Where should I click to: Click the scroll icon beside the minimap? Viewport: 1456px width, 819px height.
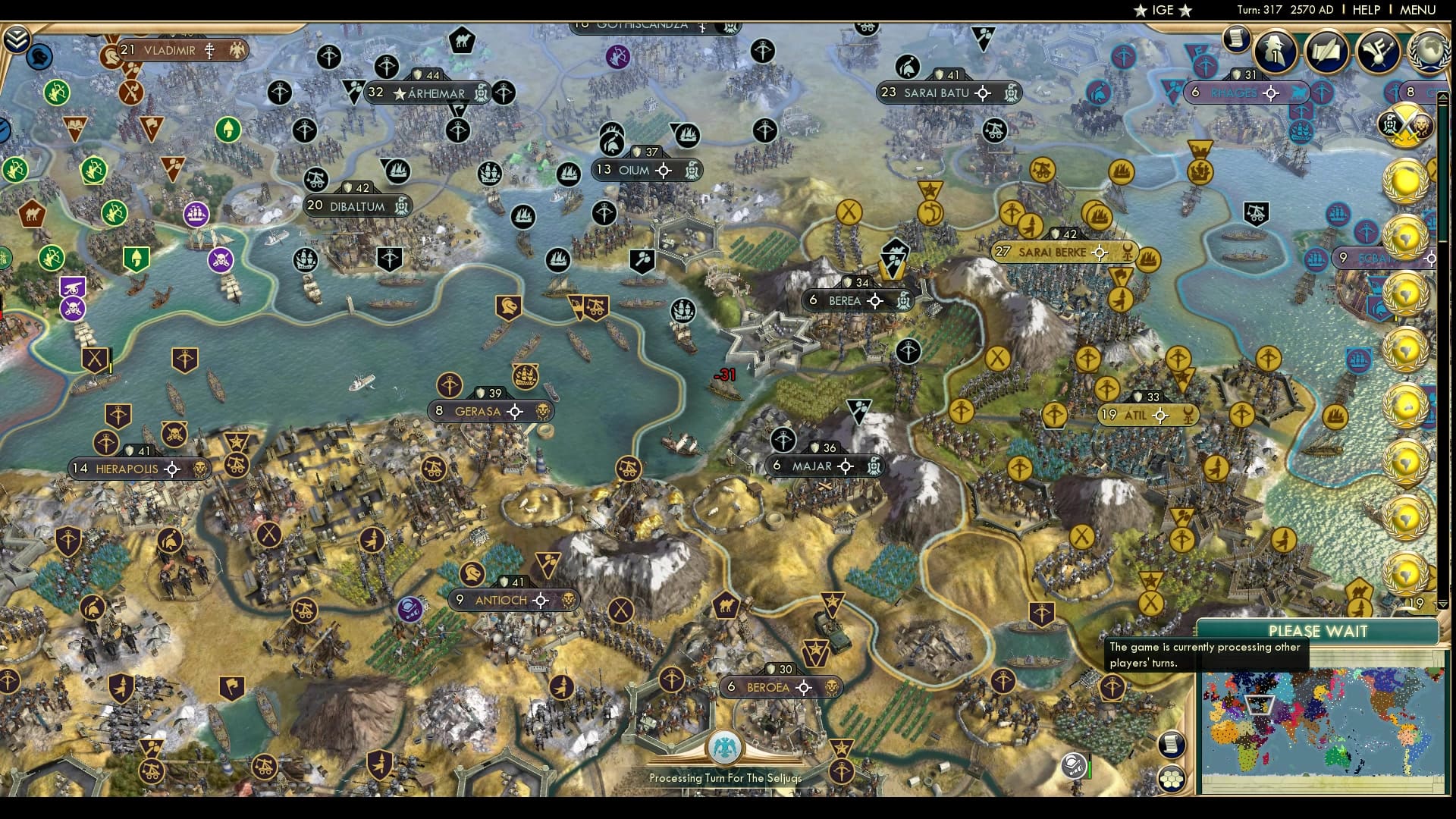(1170, 745)
